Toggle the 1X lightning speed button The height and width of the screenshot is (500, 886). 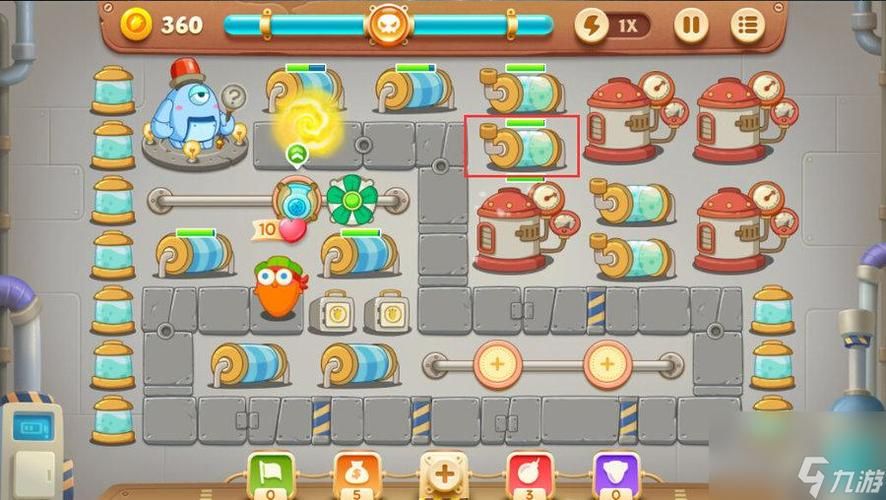tap(612, 25)
